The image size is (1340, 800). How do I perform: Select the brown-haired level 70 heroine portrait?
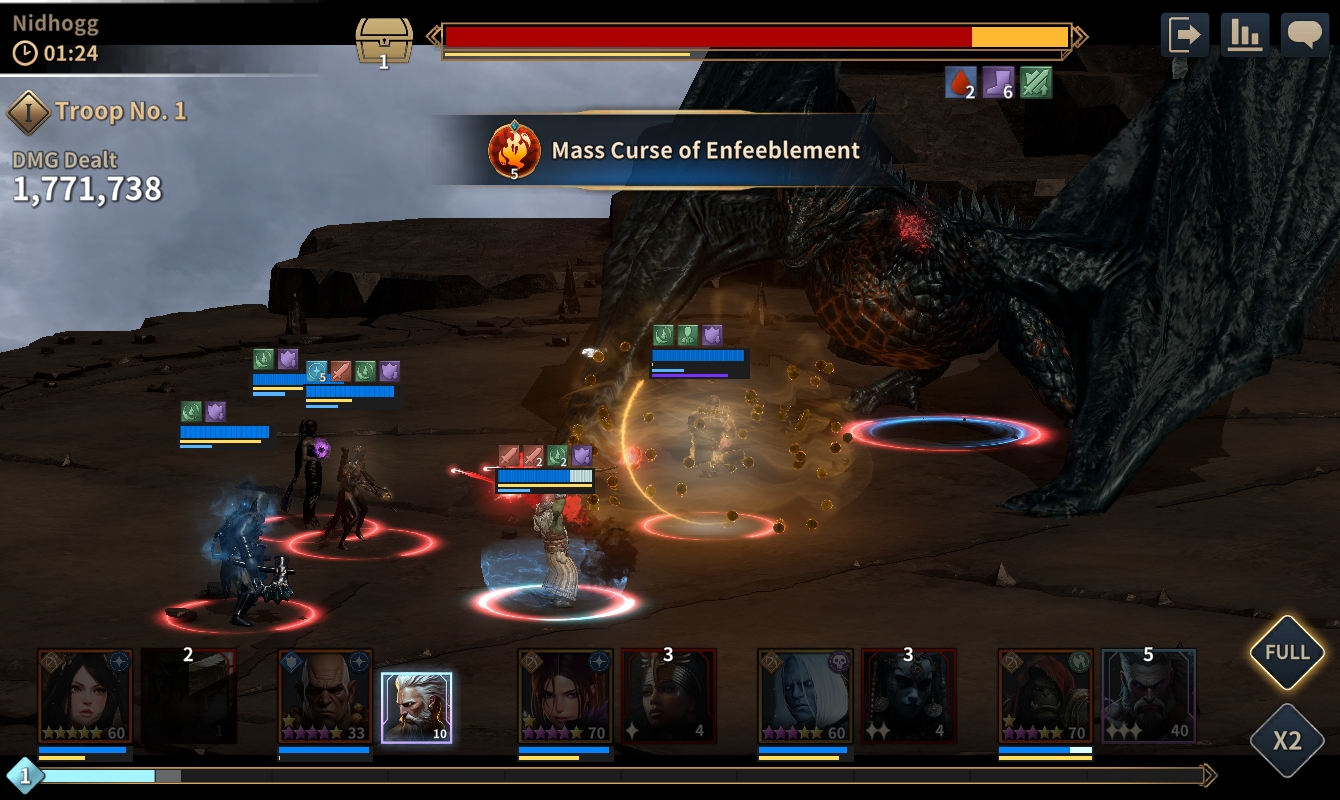(x=565, y=696)
